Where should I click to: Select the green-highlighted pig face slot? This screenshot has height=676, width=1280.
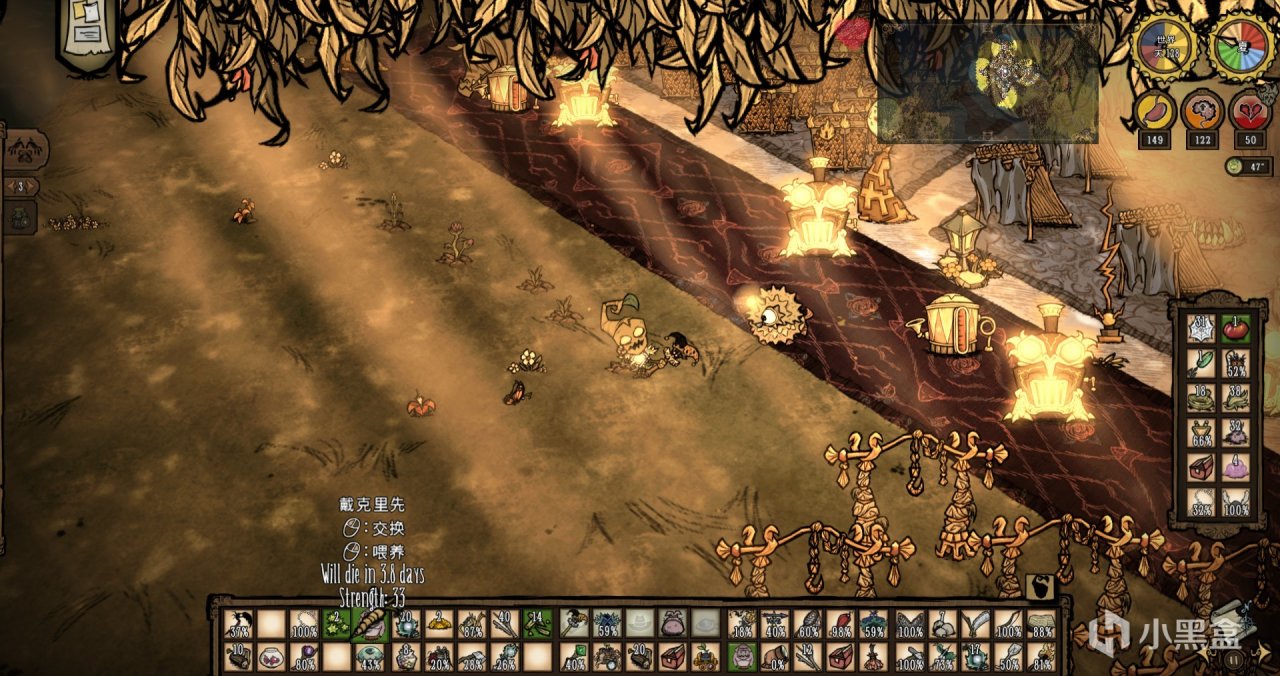tap(741, 657)
